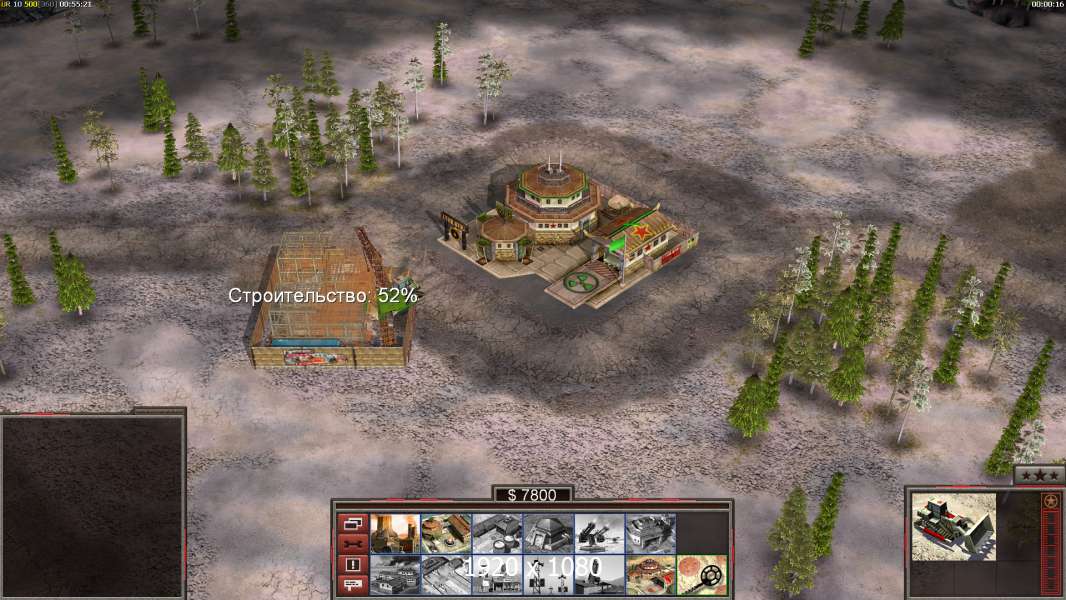Open the red chat bubble button
This screenshot has width=1066, height=600.
(x=352, y=586)
